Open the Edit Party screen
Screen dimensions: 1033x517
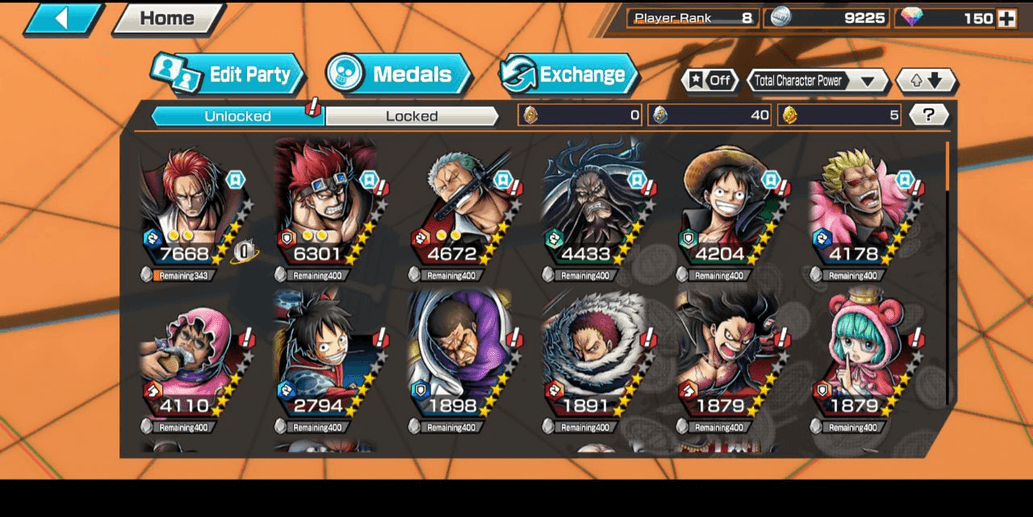(228, 74)
